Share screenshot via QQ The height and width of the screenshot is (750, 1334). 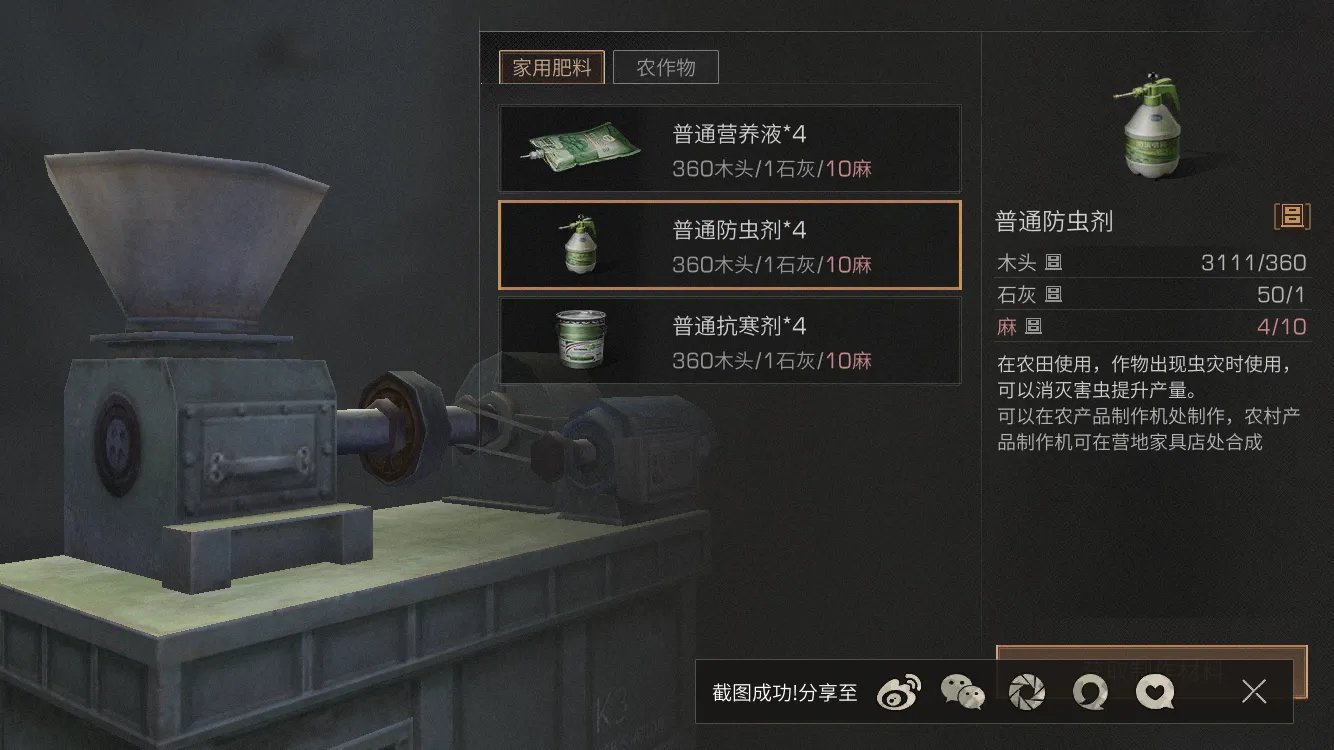pos(1089,691)
